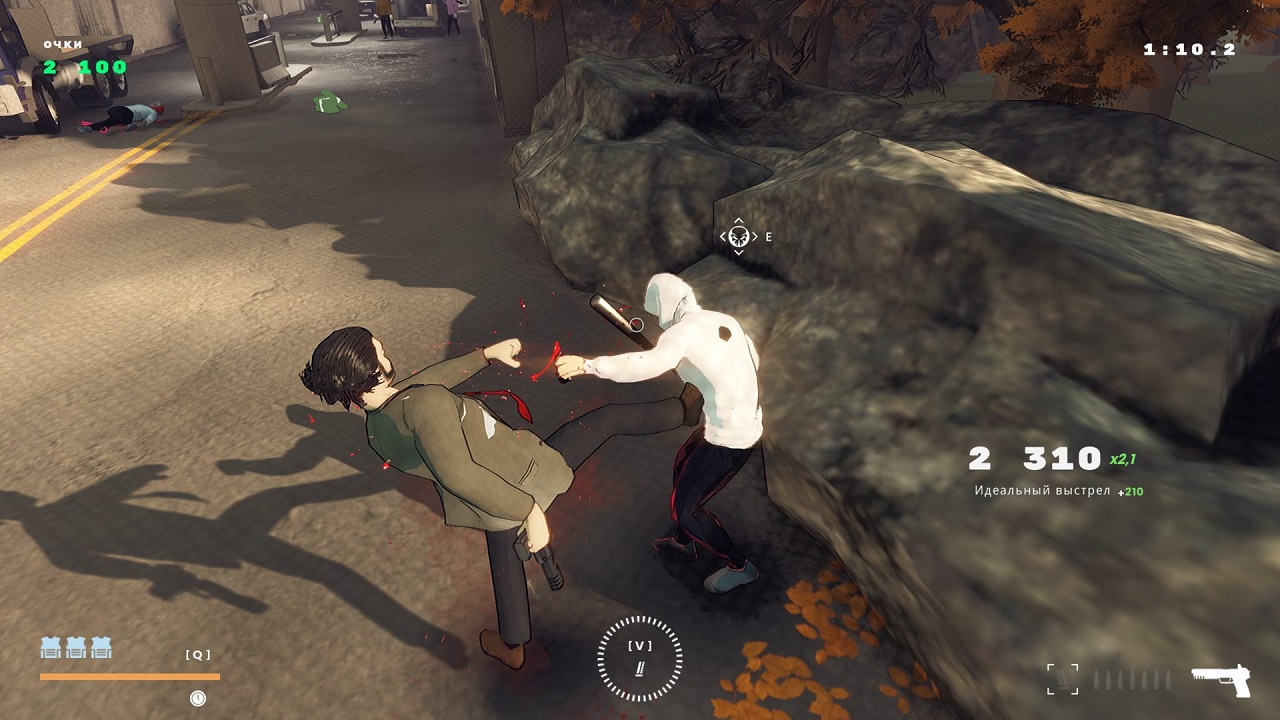Viewport: 1280px width, 720px height.
Task: Activate the circular dial ability
Action: [x=640, y=657]
